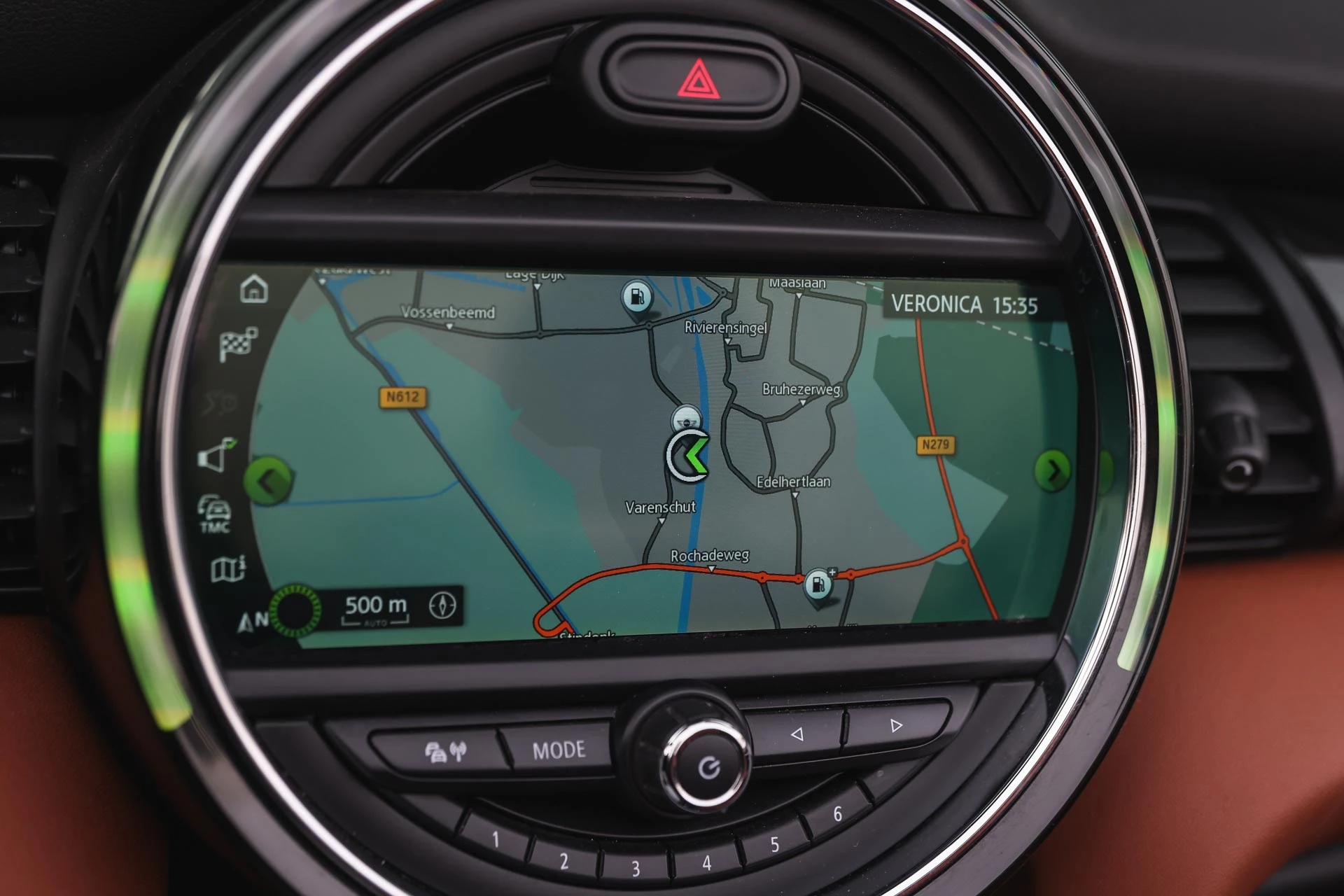Image resolution: width=1344 pixels, height=896 pixels.
Task: Tap the charging station icon near Rochadeweg
Action: click(818, 581)
